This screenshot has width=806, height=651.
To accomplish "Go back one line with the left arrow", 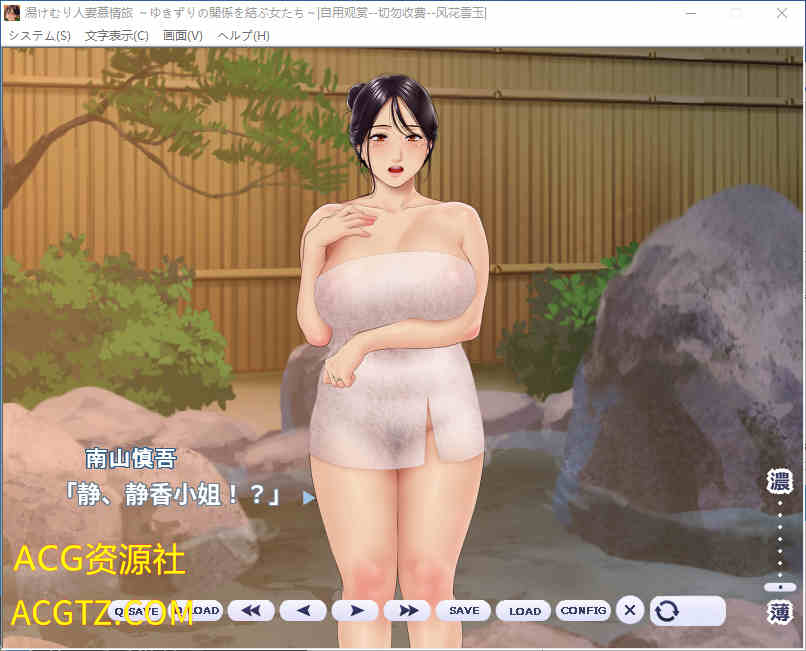I will coord(303,610).
